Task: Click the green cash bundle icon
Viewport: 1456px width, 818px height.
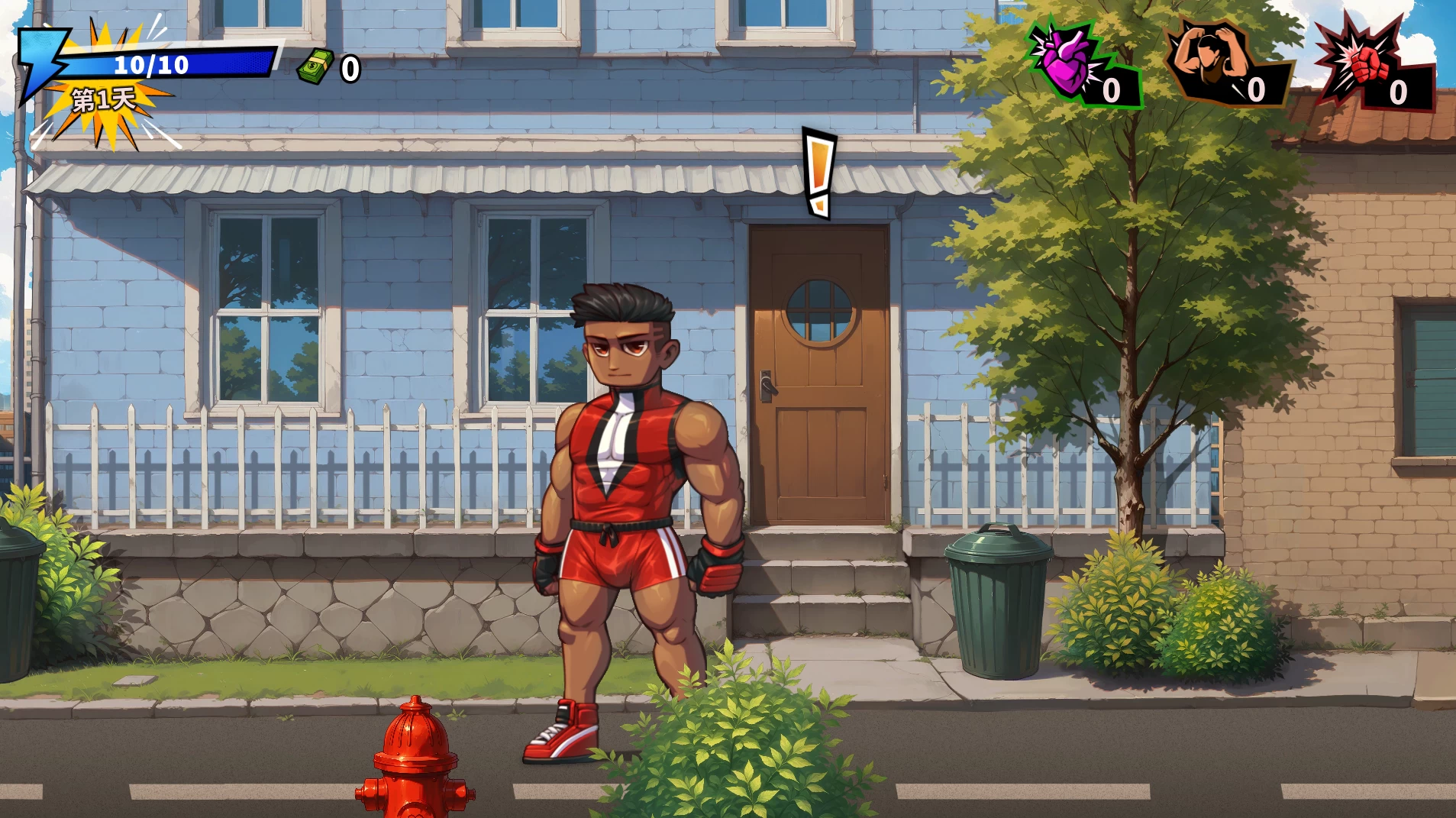Action: coord(316,67)
